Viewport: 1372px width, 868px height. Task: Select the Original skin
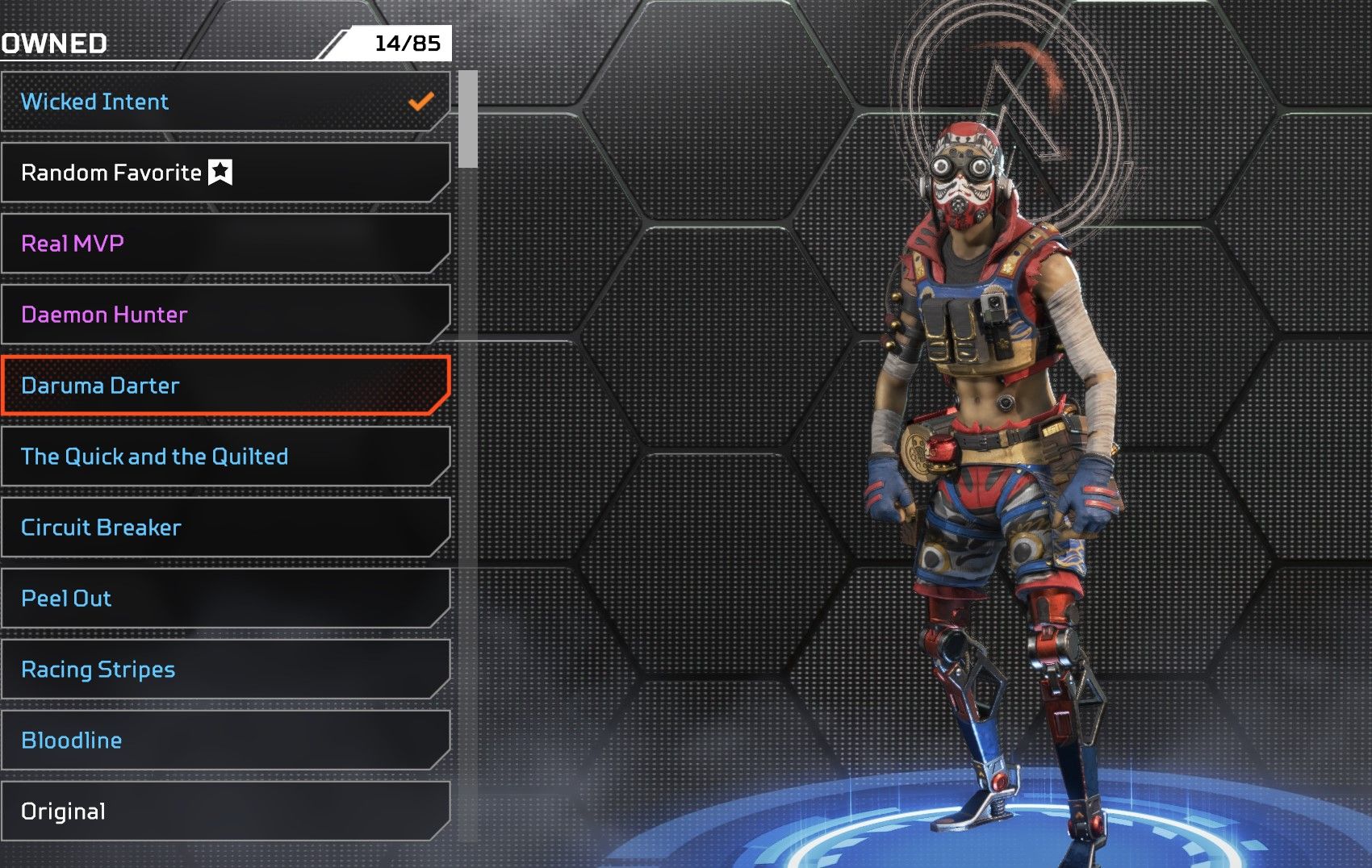pyautogui.click(x=224, y=812)
